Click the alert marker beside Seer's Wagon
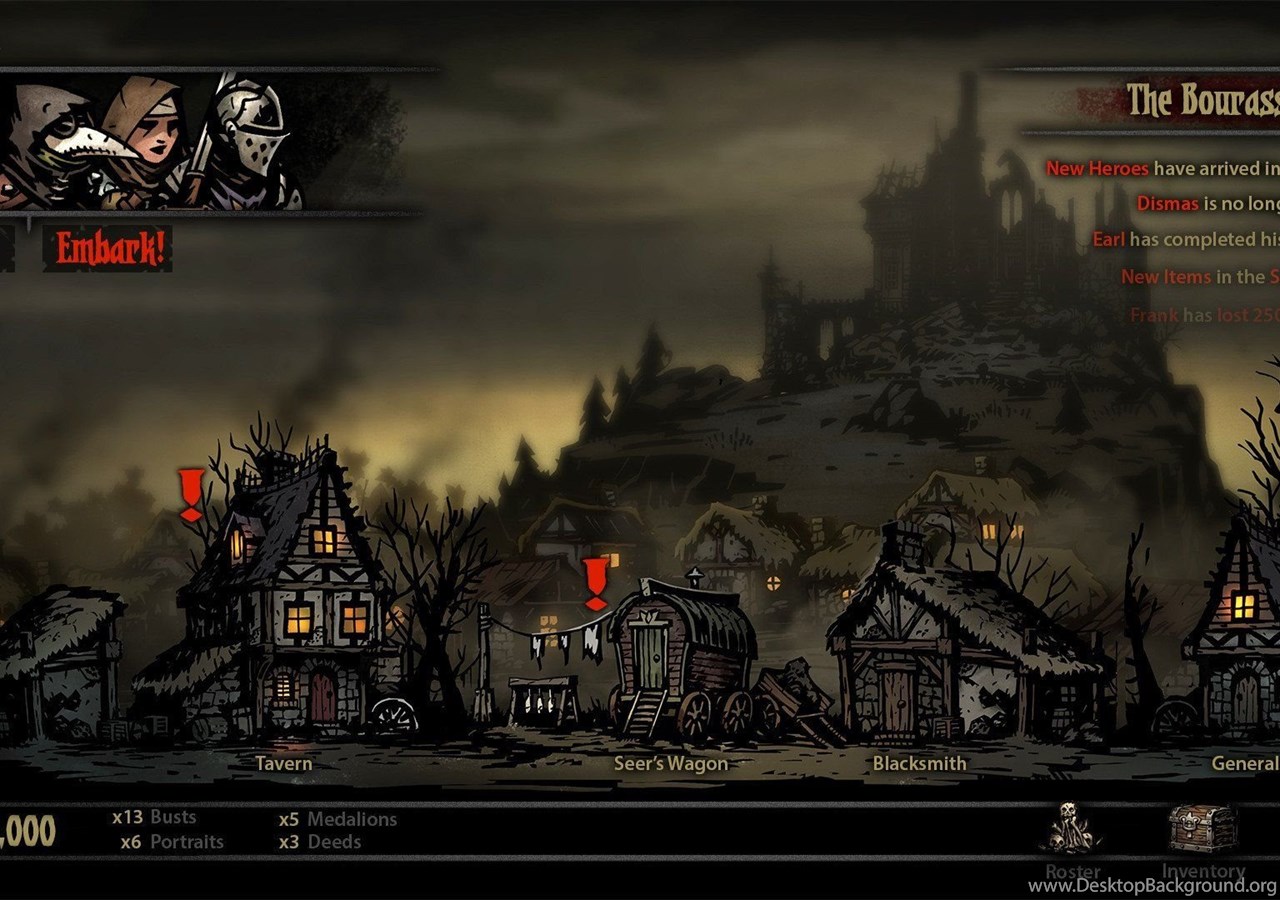This screenshot has height=900, width=1280. [596, 584]
